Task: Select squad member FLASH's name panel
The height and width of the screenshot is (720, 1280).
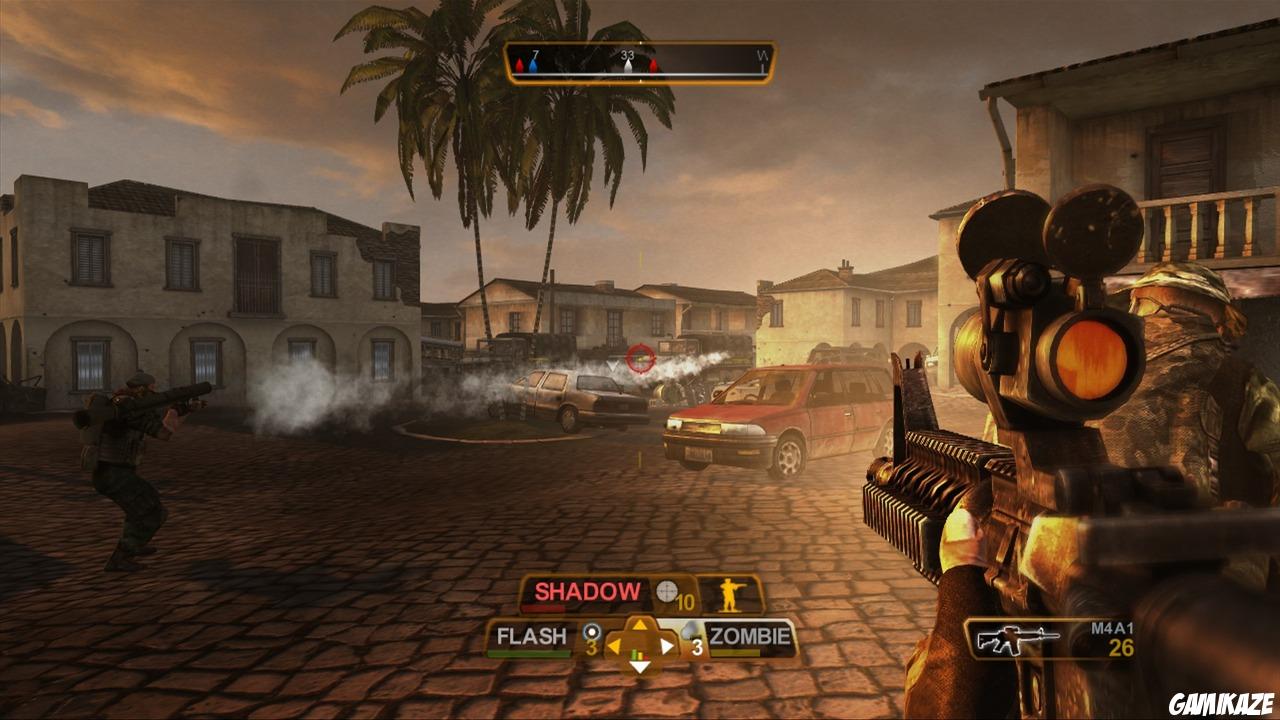Action: [x=531, y=636]
